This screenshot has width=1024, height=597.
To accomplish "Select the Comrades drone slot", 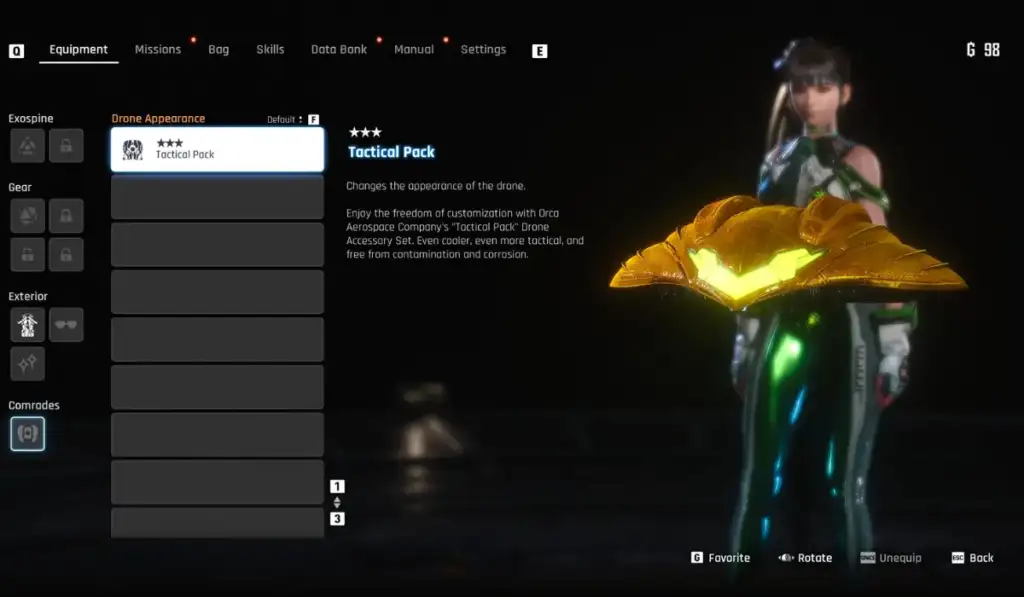I will [x=27, y=434].
